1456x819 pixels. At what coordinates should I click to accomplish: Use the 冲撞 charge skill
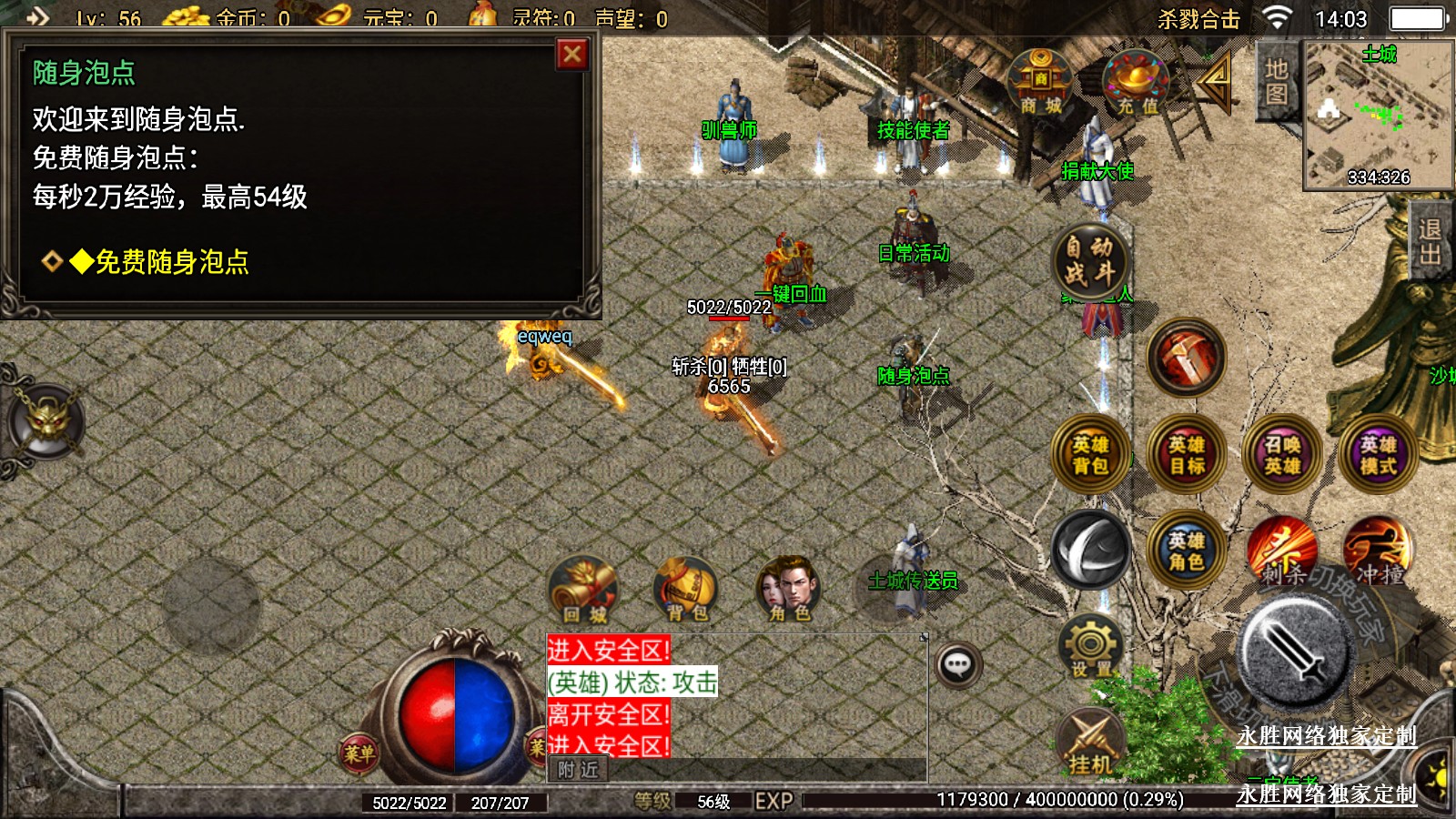[1378, 551]
